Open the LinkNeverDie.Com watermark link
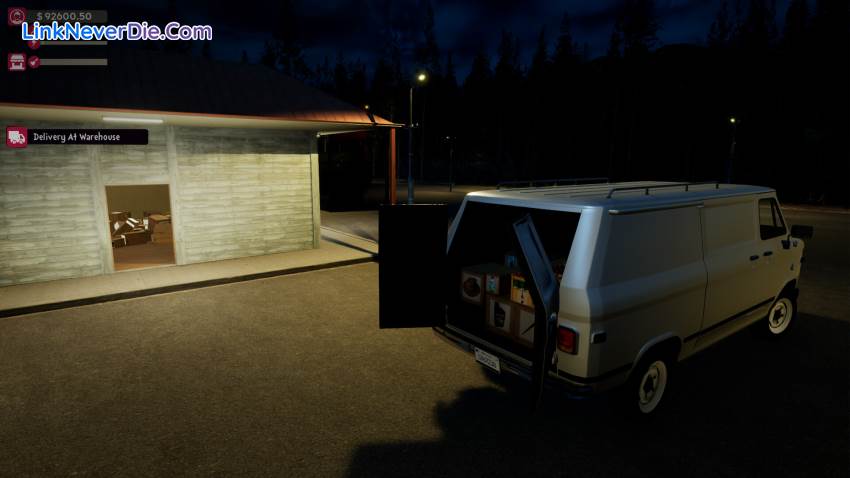 tap(117, 32)
